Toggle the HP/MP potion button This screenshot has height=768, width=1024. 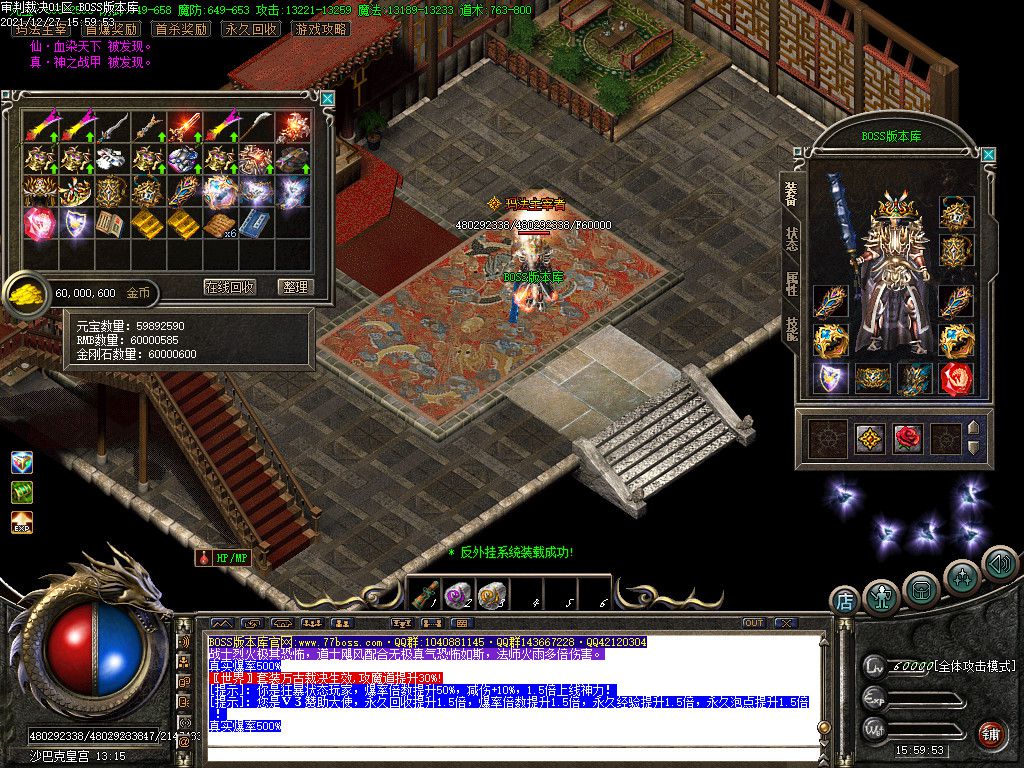[x=223, y=558]
